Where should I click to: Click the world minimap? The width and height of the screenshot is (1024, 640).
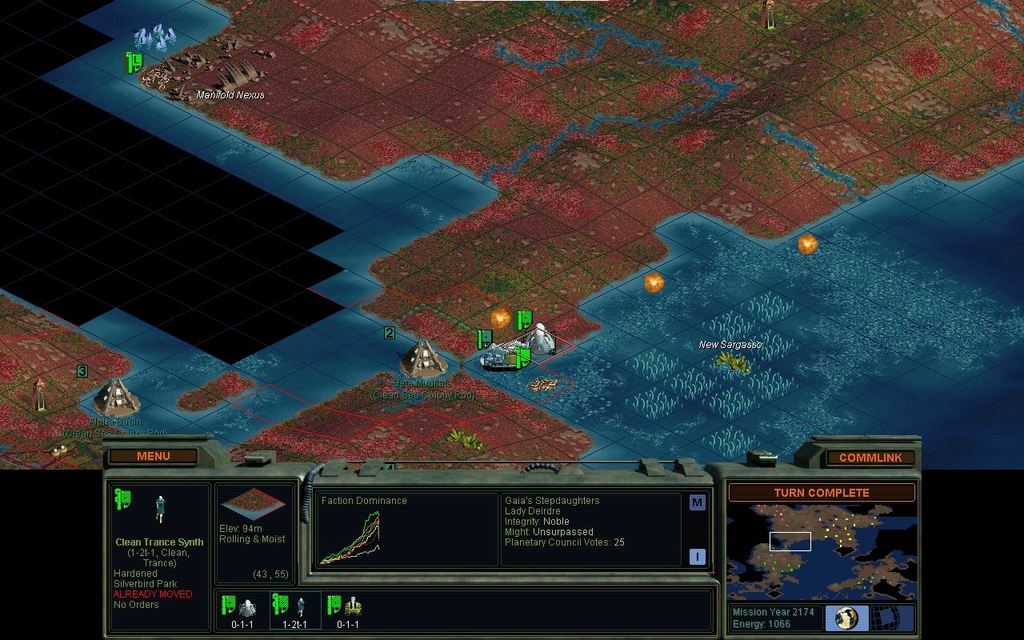[821, 551]
